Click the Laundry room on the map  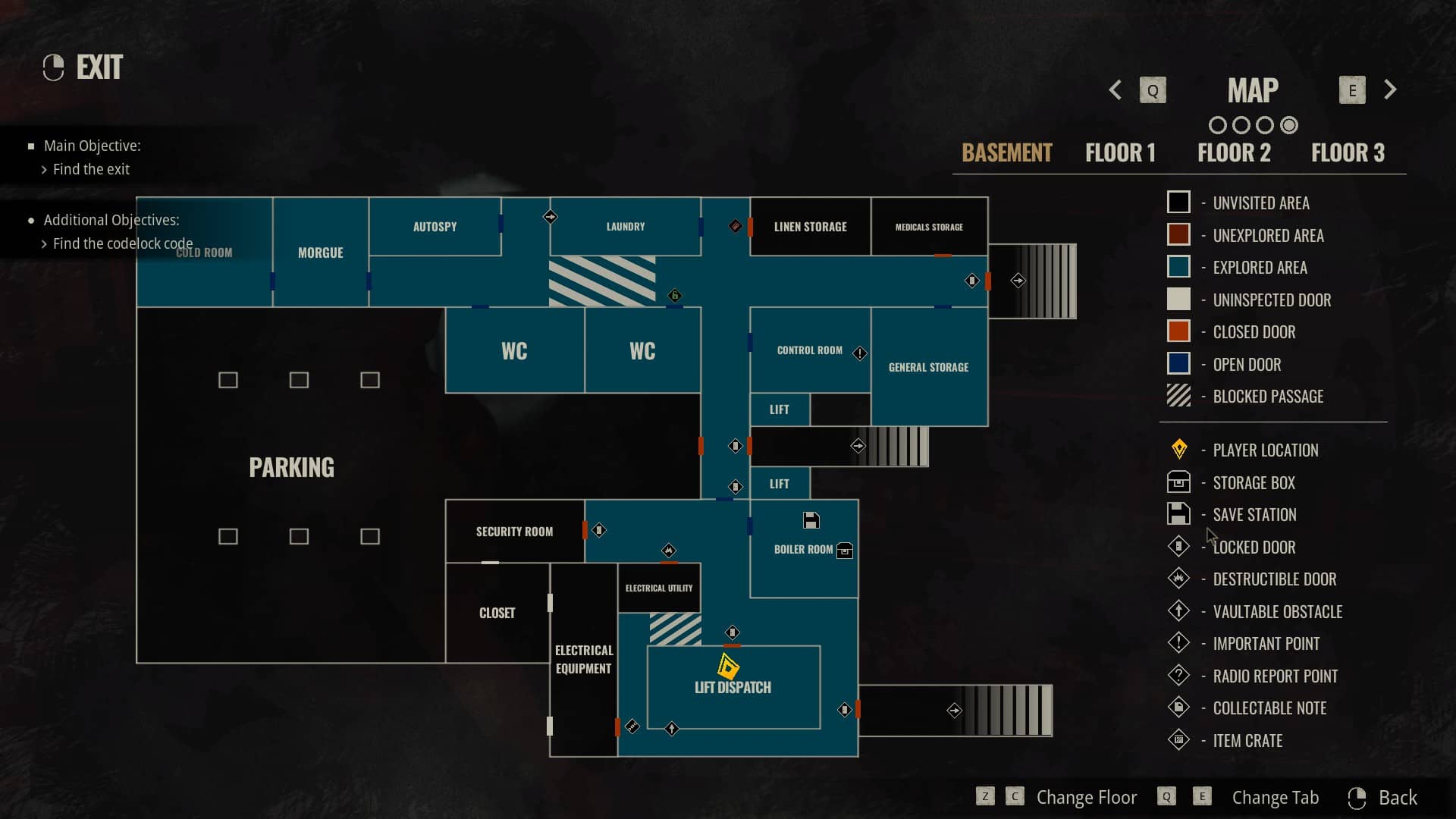coord(625,227)
